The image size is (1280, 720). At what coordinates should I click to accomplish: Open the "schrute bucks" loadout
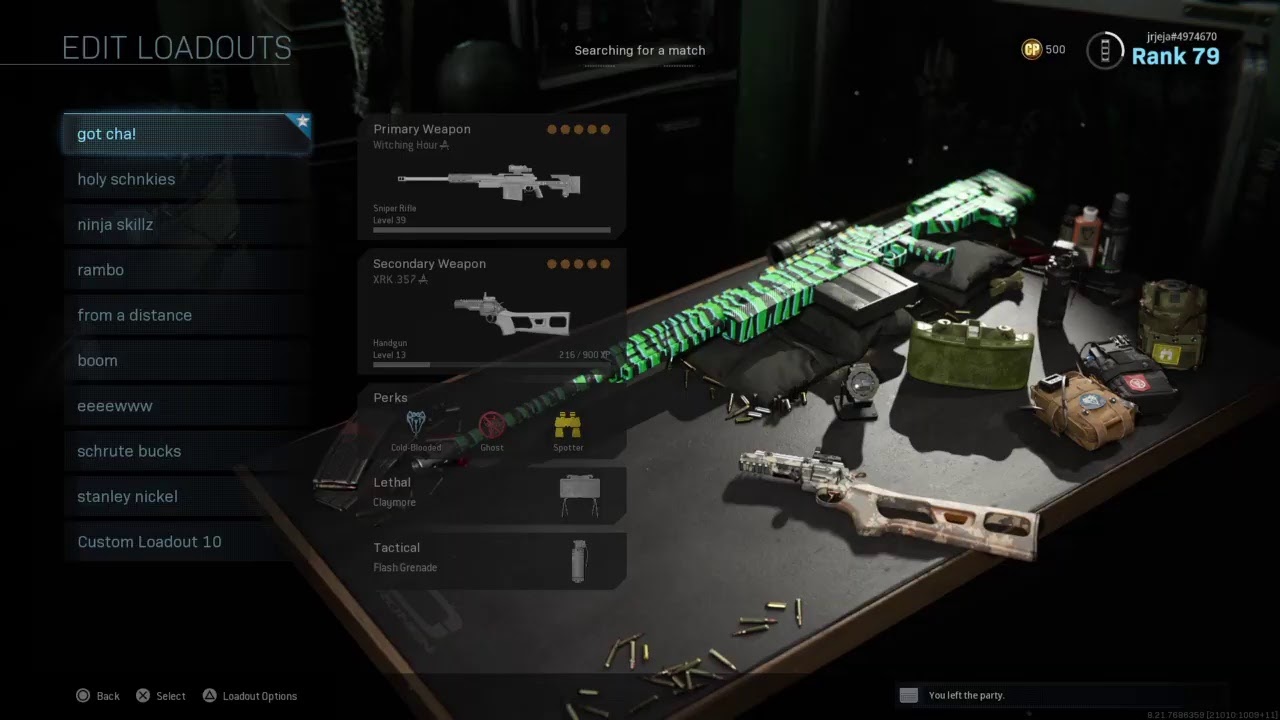coord(187,451)
